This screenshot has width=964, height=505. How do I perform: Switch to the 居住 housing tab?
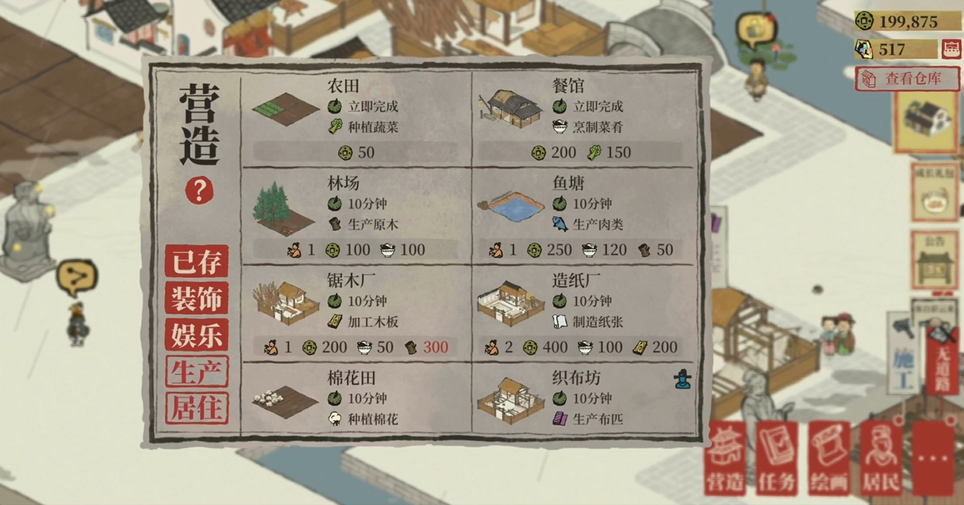pos(197,408)
